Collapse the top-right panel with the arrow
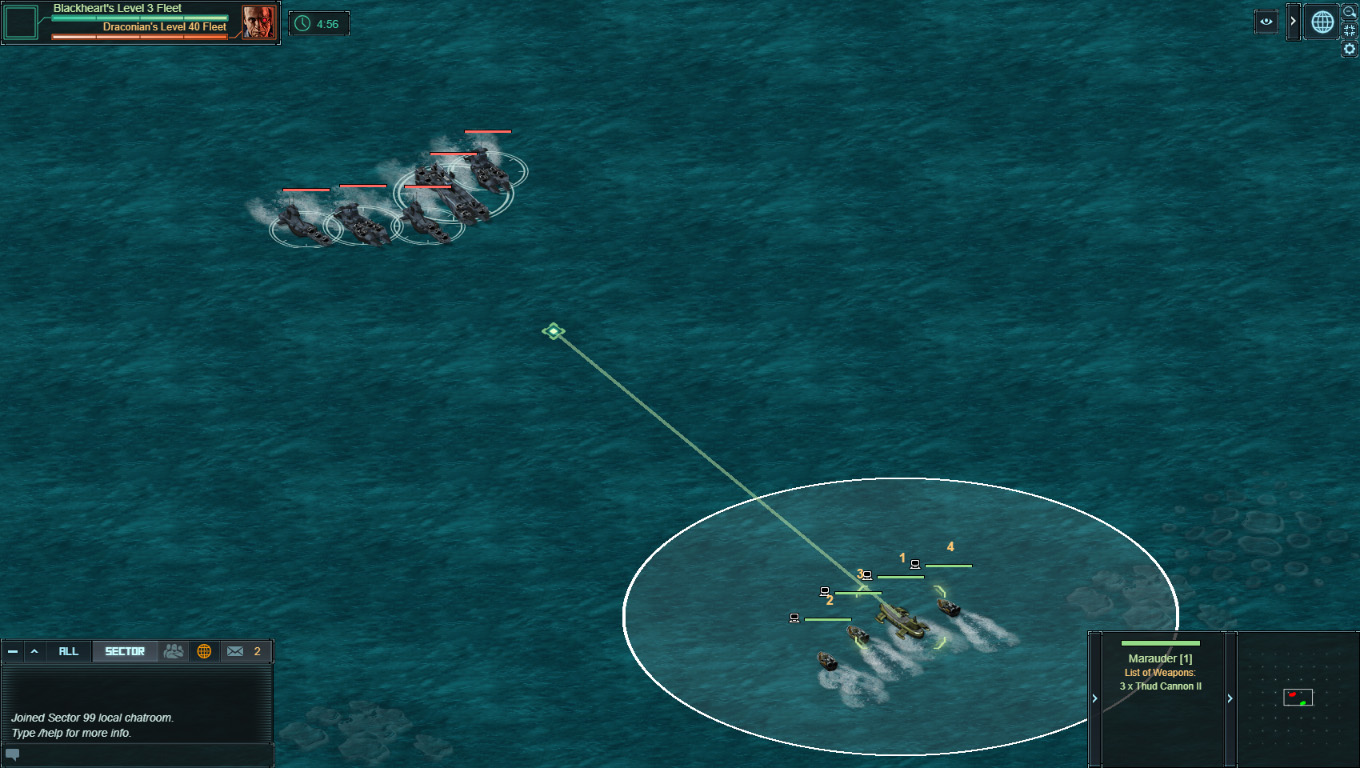This screenshot has width=1360, height=768. click(x=1293, y=22)
